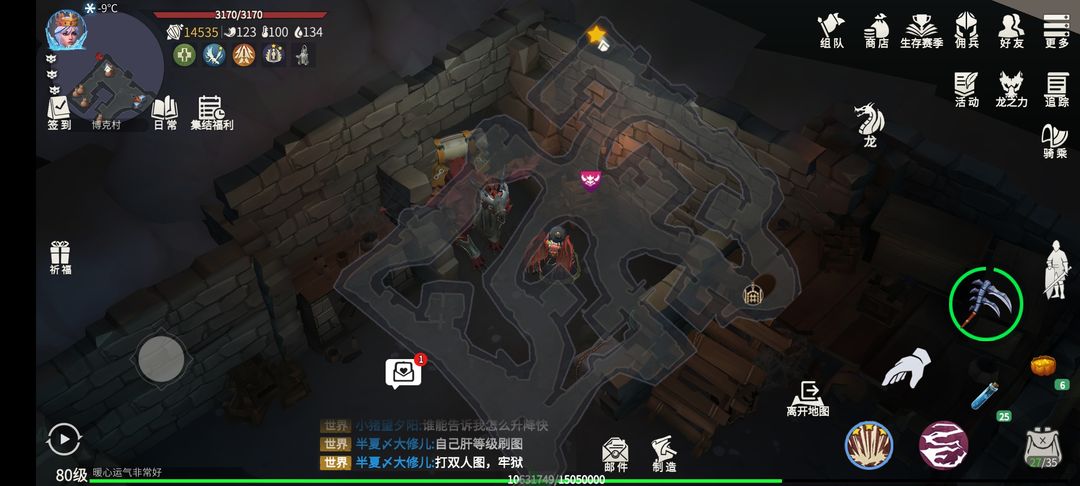Open the 更多 more menu

pyautogui.click(x=1056, y=29)
